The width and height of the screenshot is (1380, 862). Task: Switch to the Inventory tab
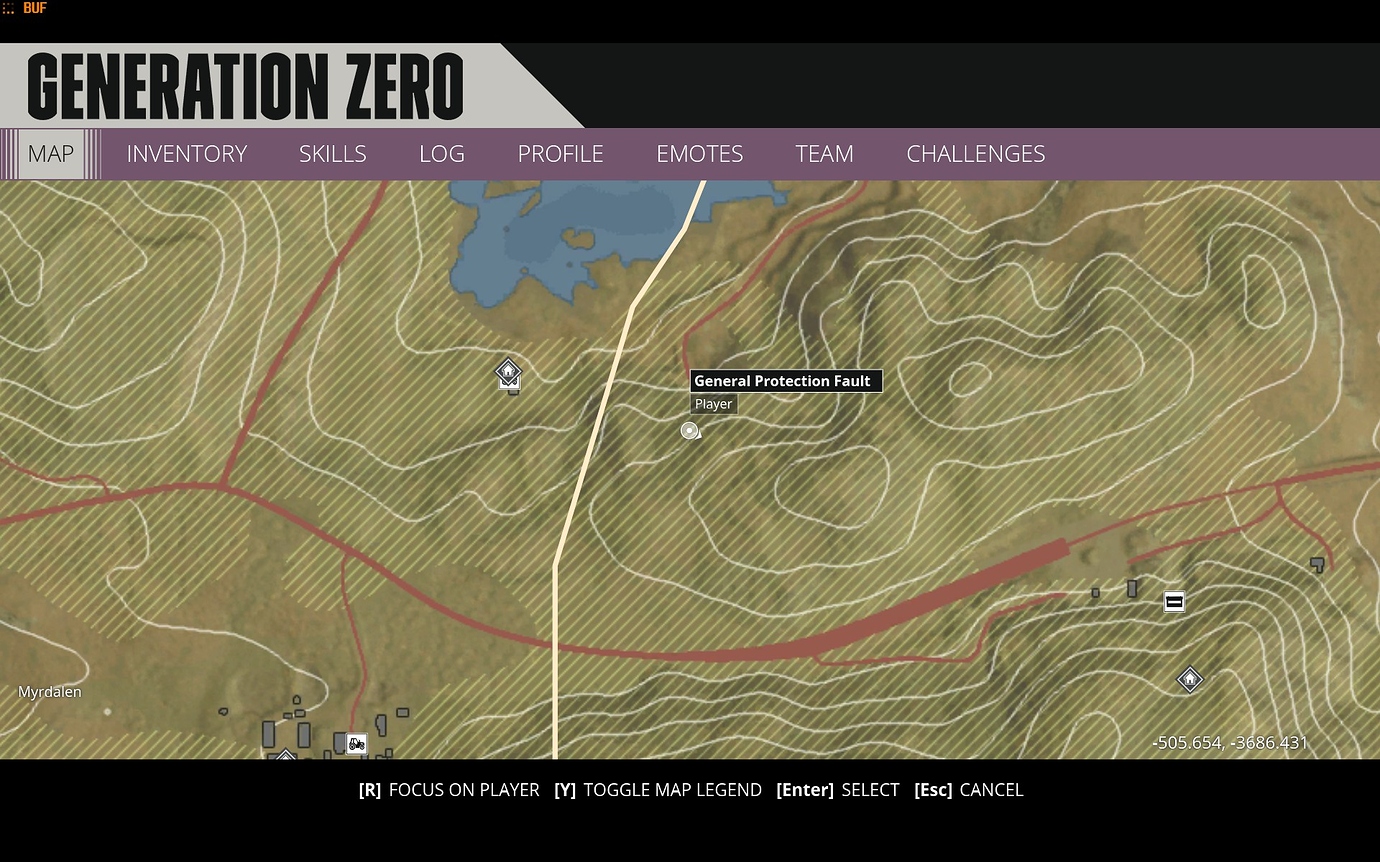(x=186, y=154)
